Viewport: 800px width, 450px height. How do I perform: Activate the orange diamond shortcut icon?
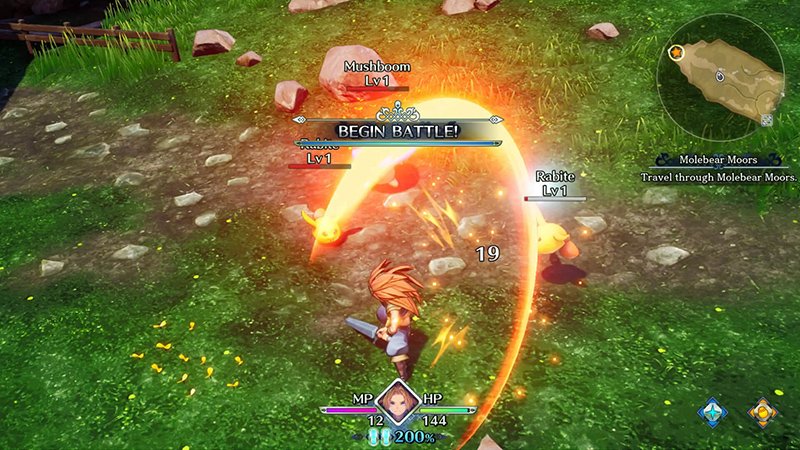coord(763,412)
